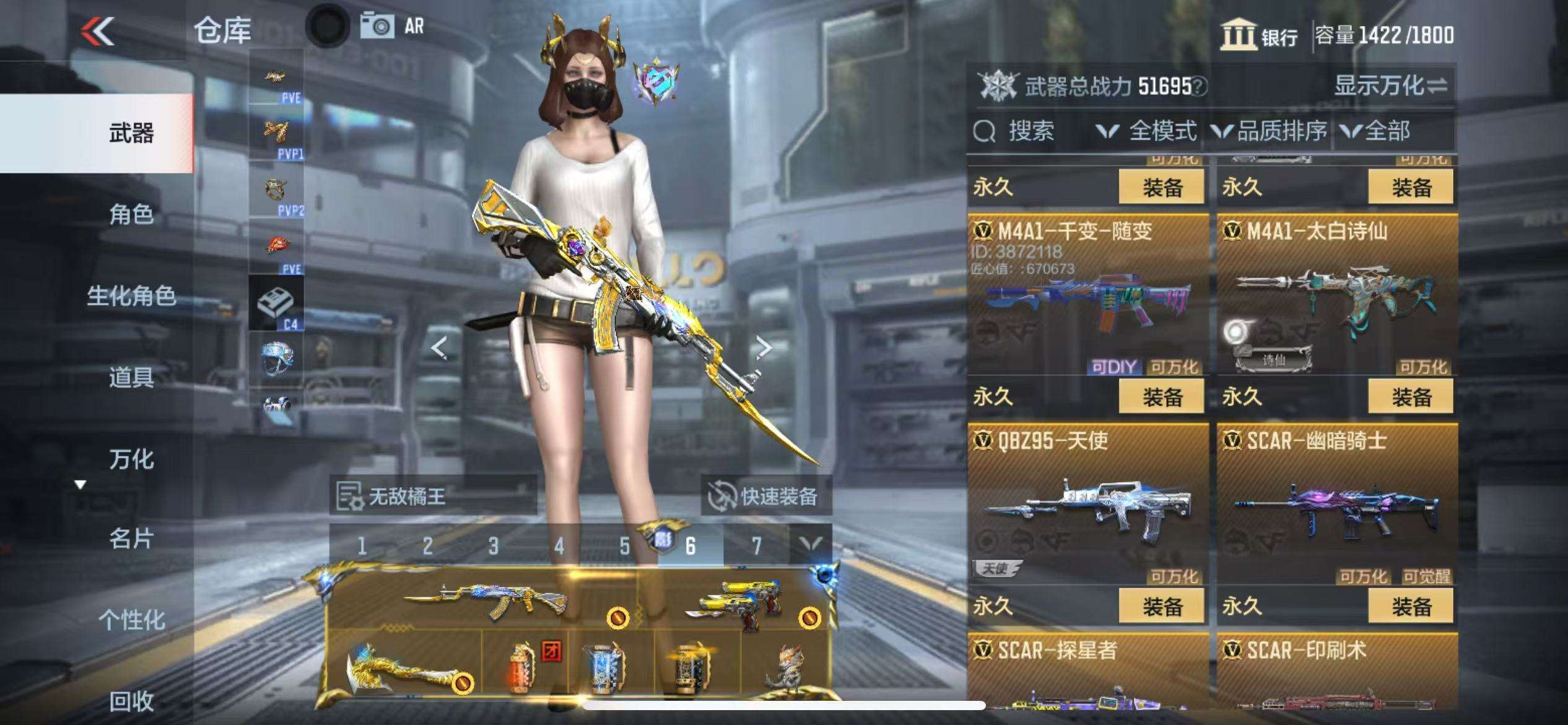The width and height of the screenshot is (1568, 725).
Task: Equip the M4A1-千变-随变 rifle
Action: click(1162, 397)
